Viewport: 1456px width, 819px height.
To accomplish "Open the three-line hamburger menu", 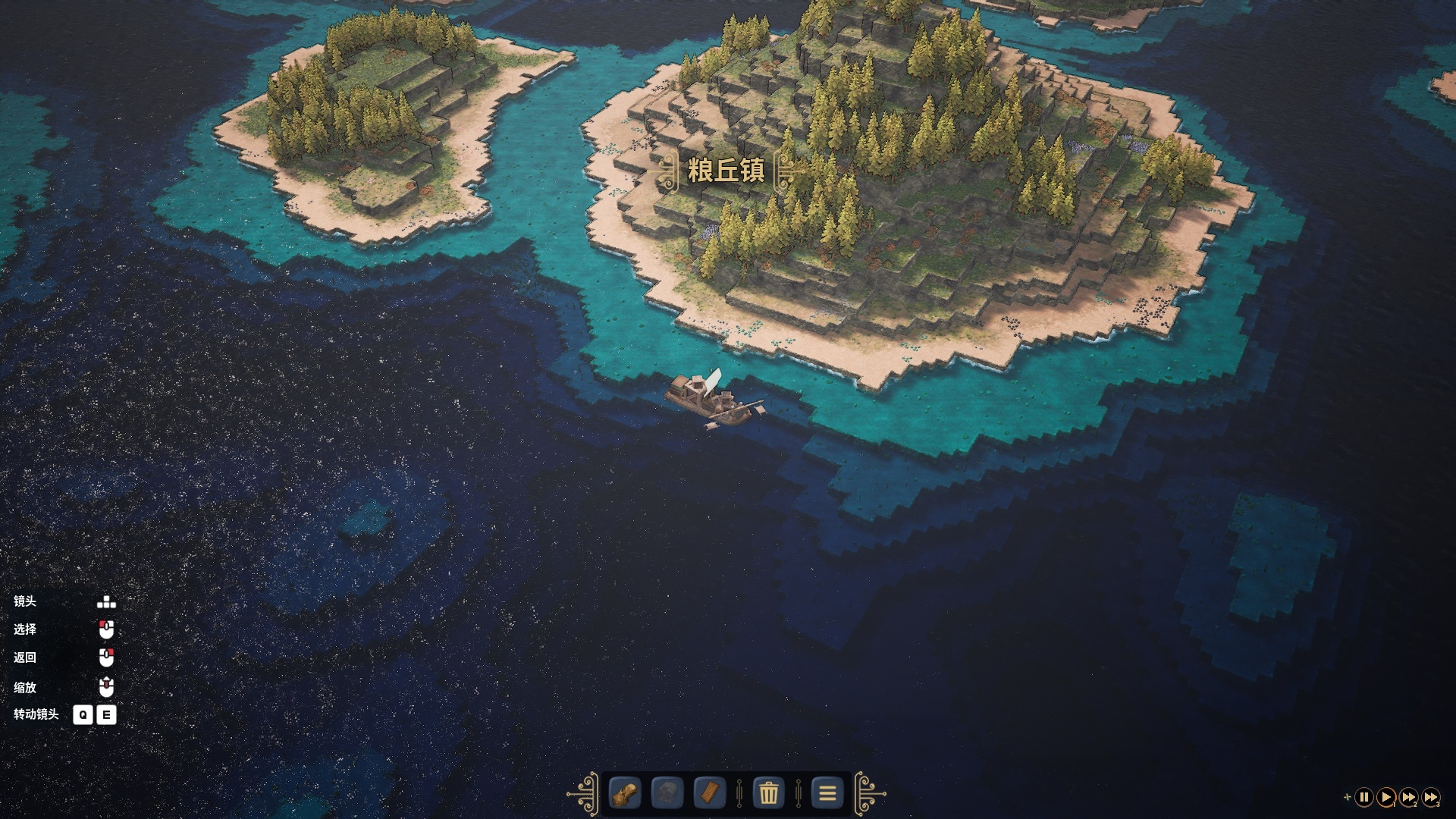I will pyautogui.click(x=827, y=794).
